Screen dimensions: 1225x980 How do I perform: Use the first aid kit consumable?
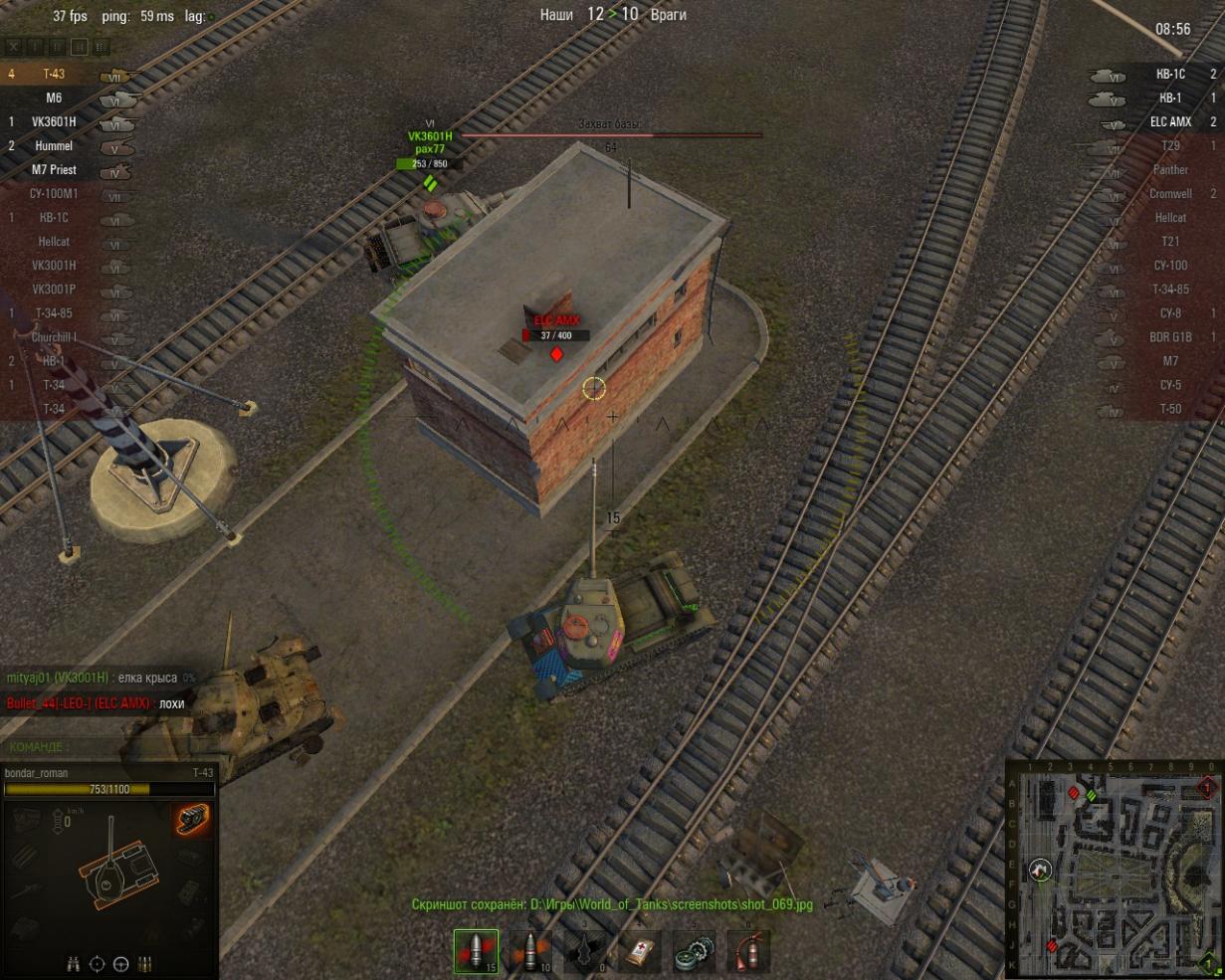[637, 951]
